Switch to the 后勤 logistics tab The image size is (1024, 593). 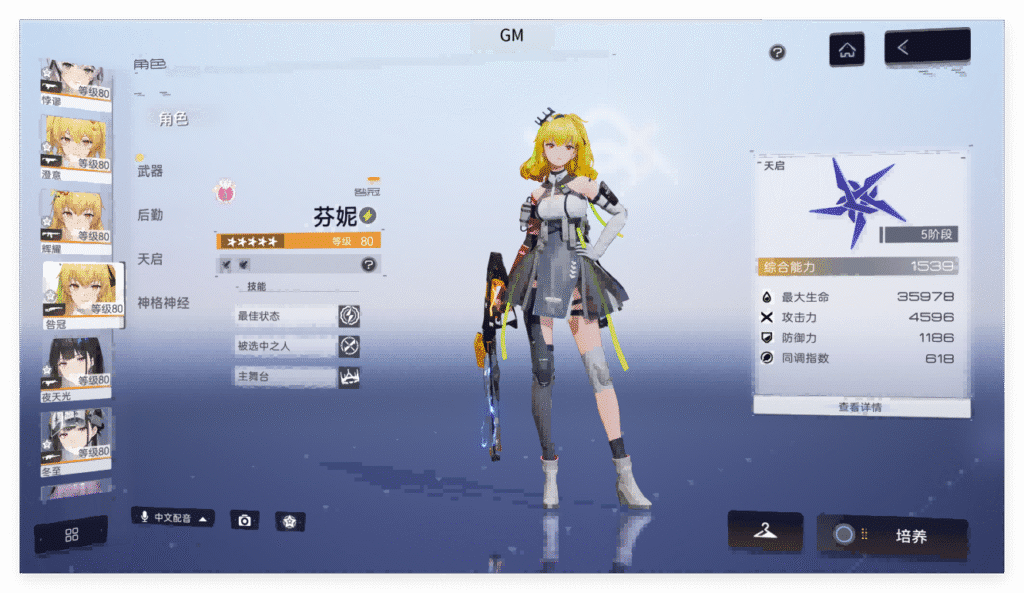click(150, 215)
